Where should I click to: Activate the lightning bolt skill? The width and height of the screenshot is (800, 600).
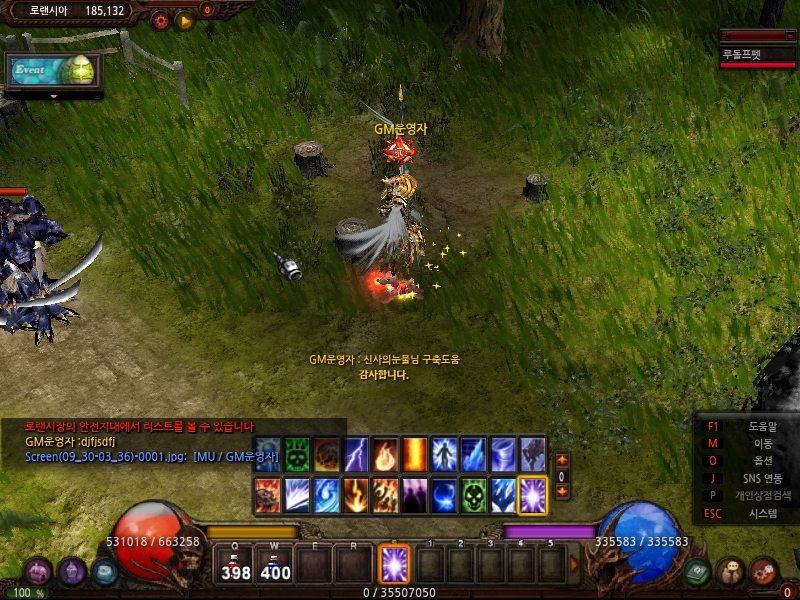click(355, 455)
